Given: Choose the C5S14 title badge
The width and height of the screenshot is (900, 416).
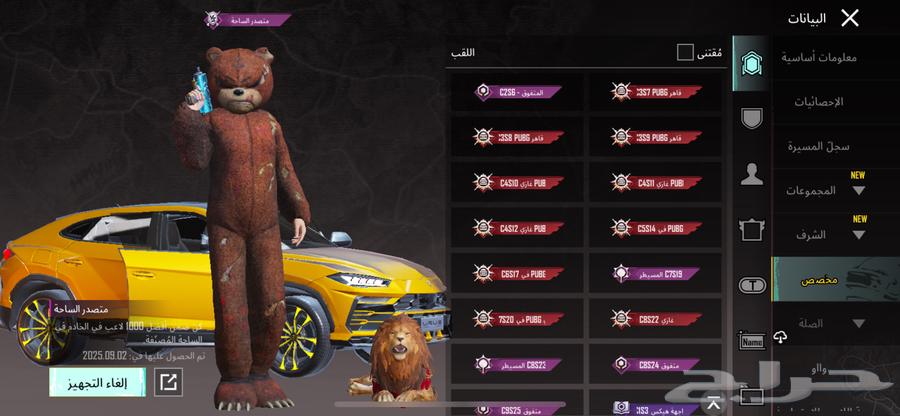Looking at the screenshot, I should click(x=655, y=227).
